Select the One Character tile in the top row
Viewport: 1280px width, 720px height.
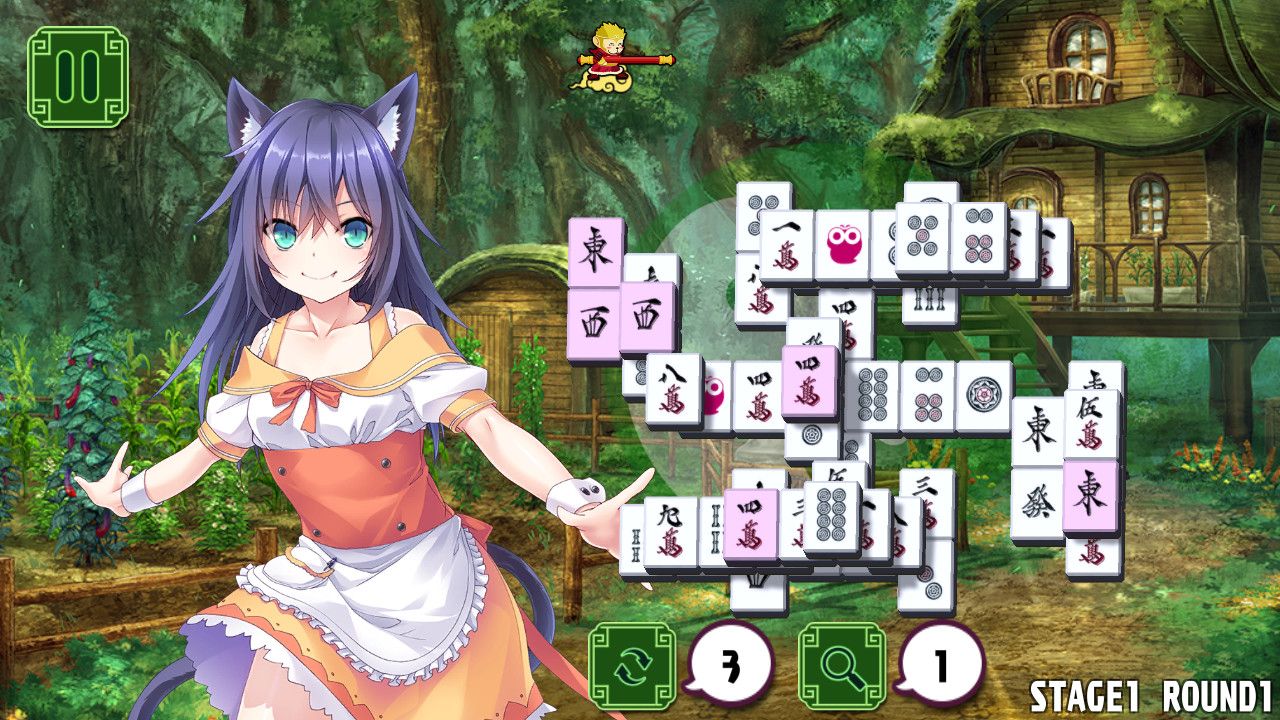[785, 244]
